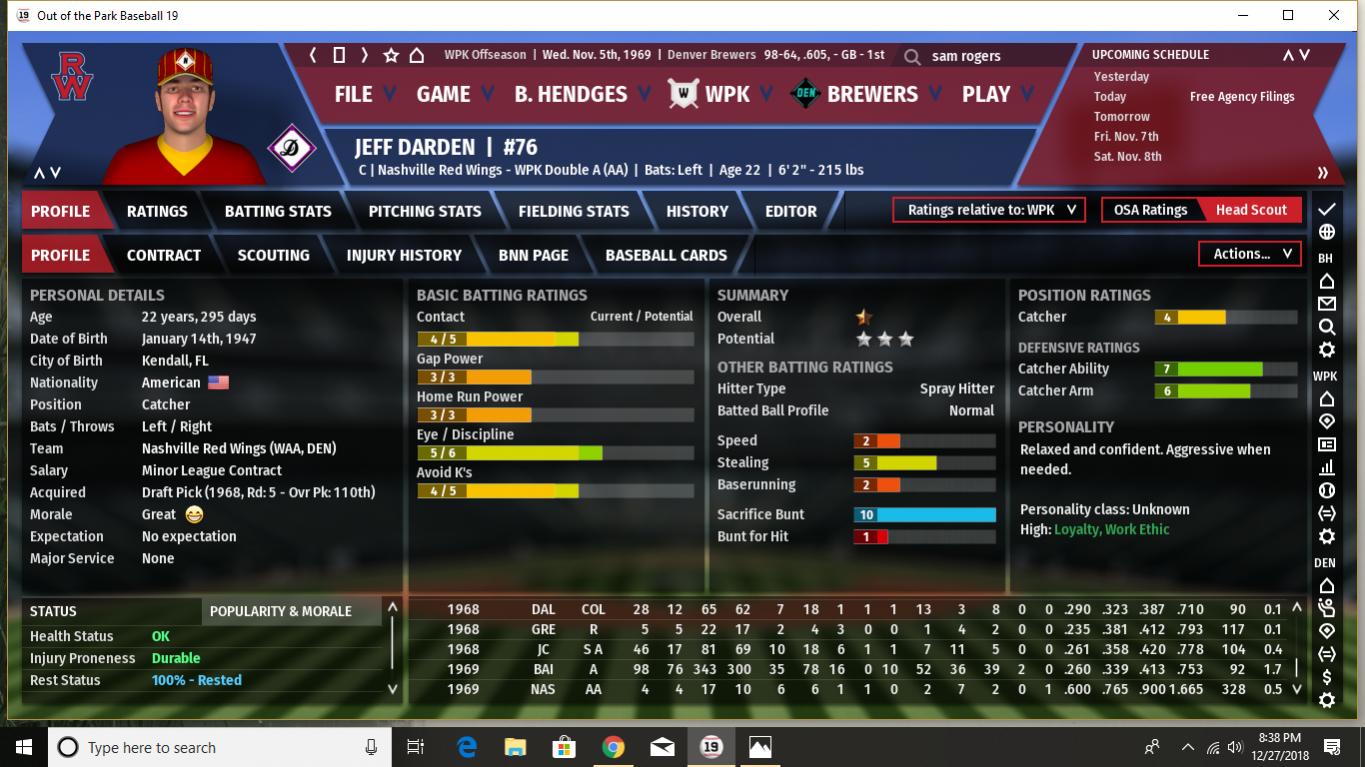
Task: Change the Ratings relative to WPK dropdown
Action: (x=989, y=210)
